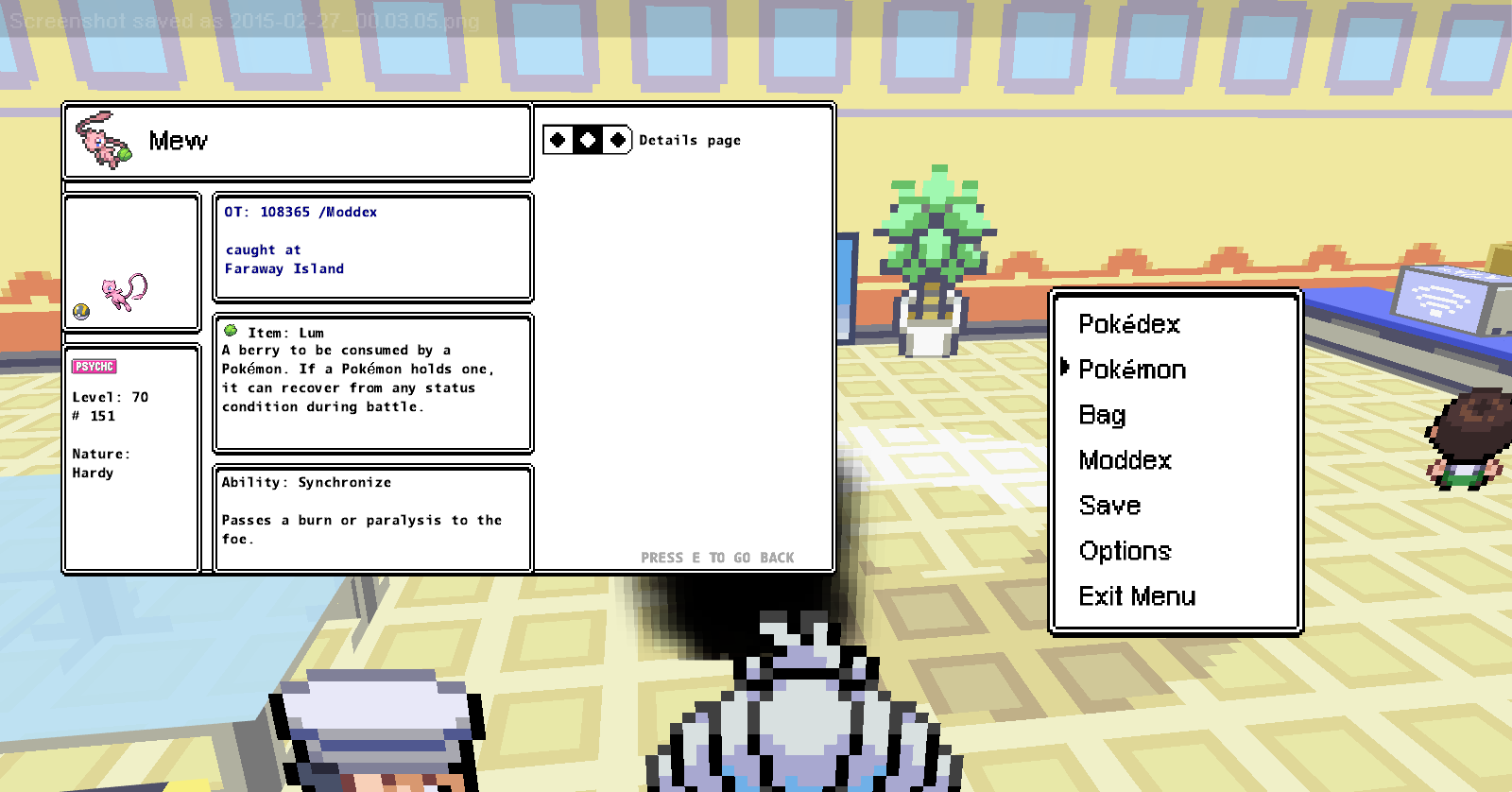Screen dimensions: 1512x792
Task: Open the Pokédex menu entry
Action: 1129,324
